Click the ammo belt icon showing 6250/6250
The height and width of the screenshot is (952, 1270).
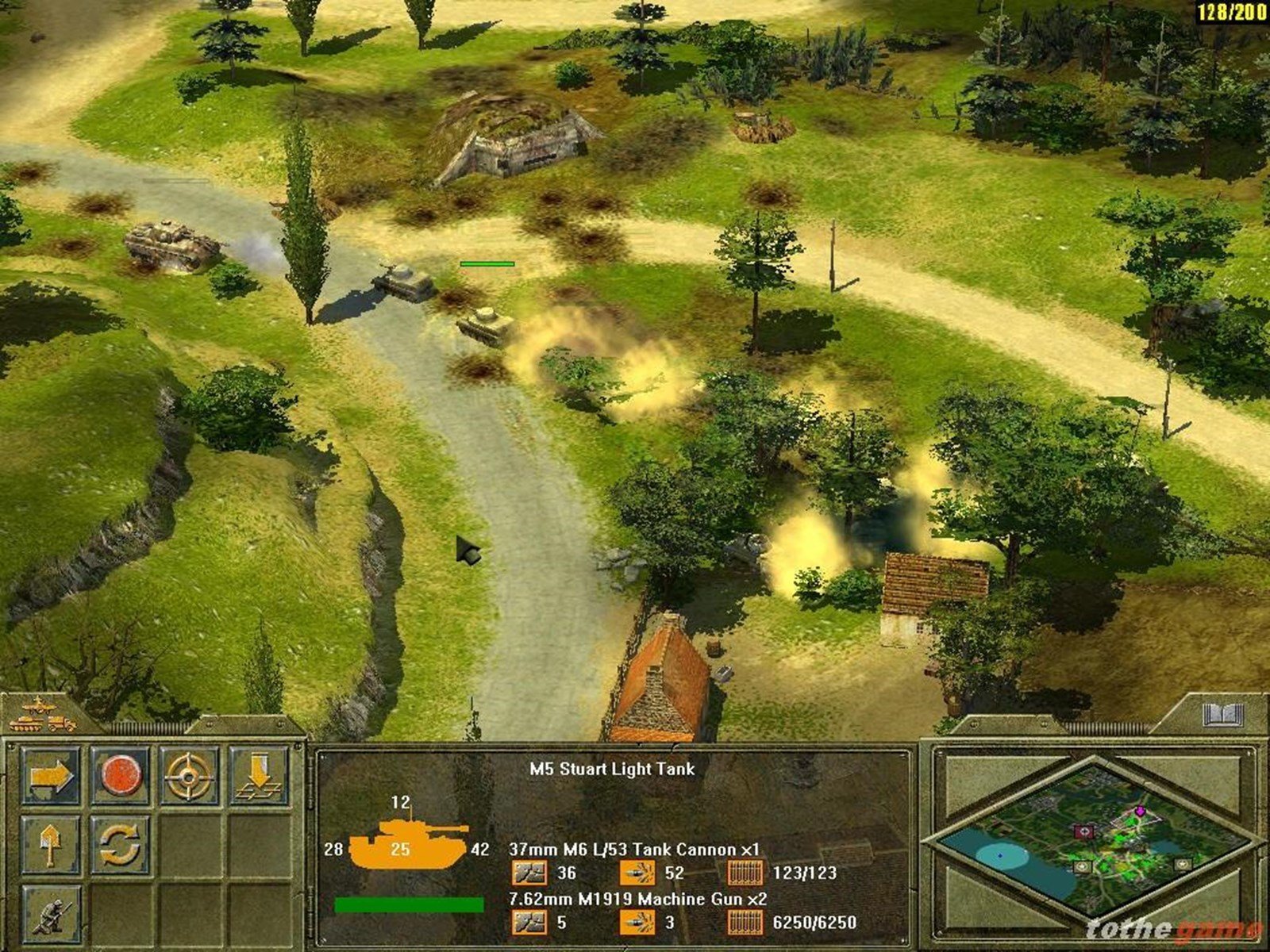point(746,923)
